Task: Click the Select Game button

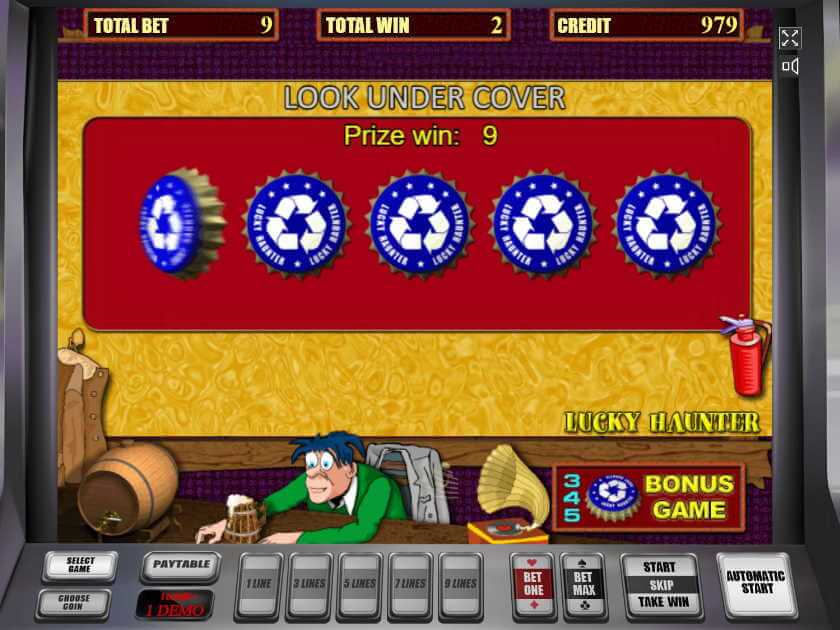Action: 80,566
